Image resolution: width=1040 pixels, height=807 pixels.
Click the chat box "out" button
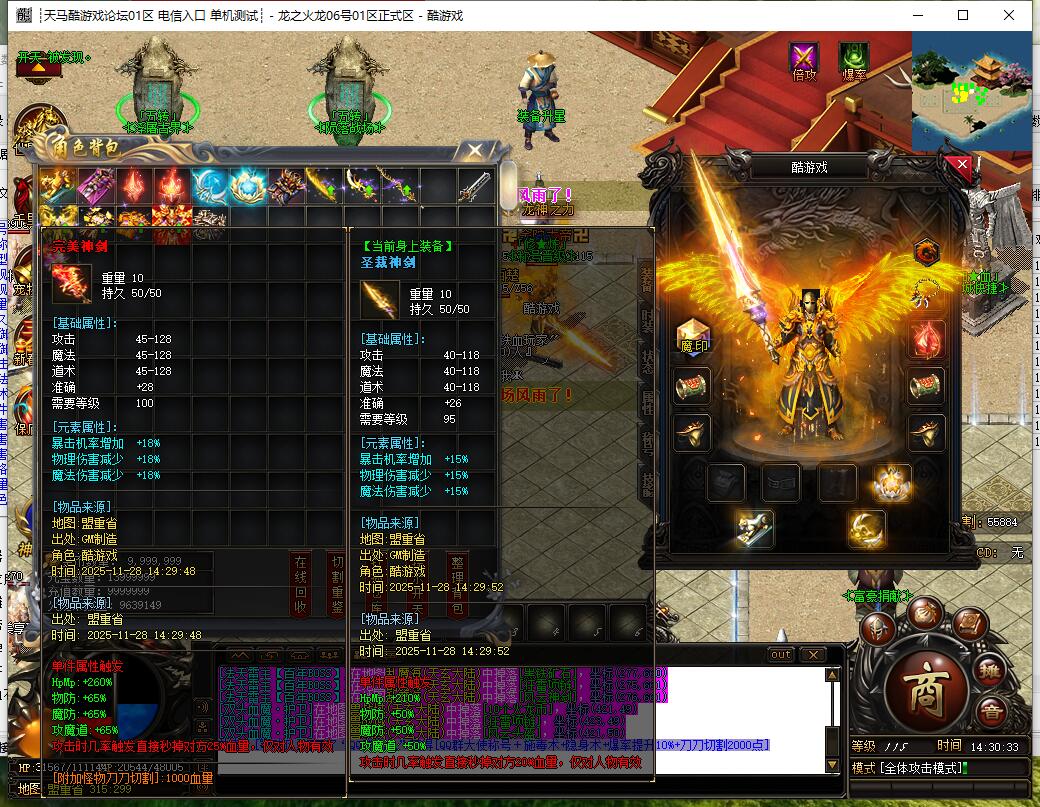781,654
